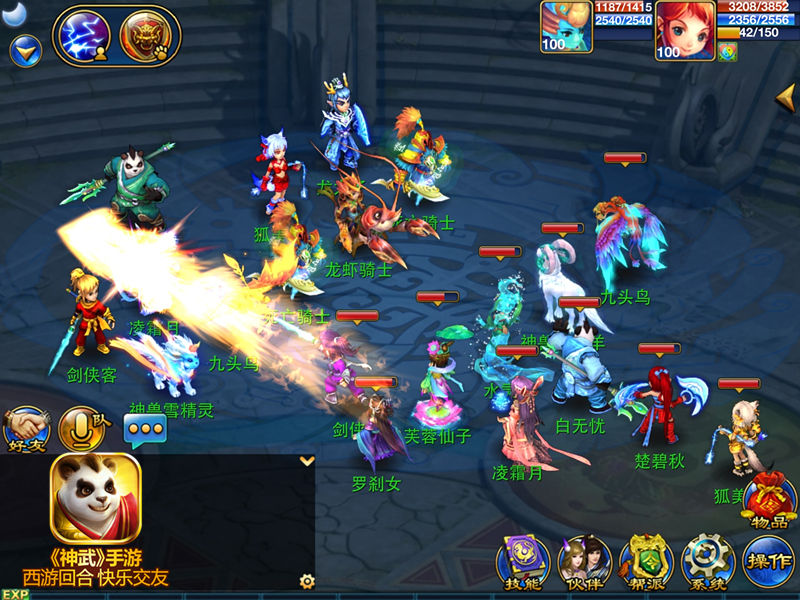Open the 技能 skills book menu
The image size is (800, 600).
click(522, 561)
